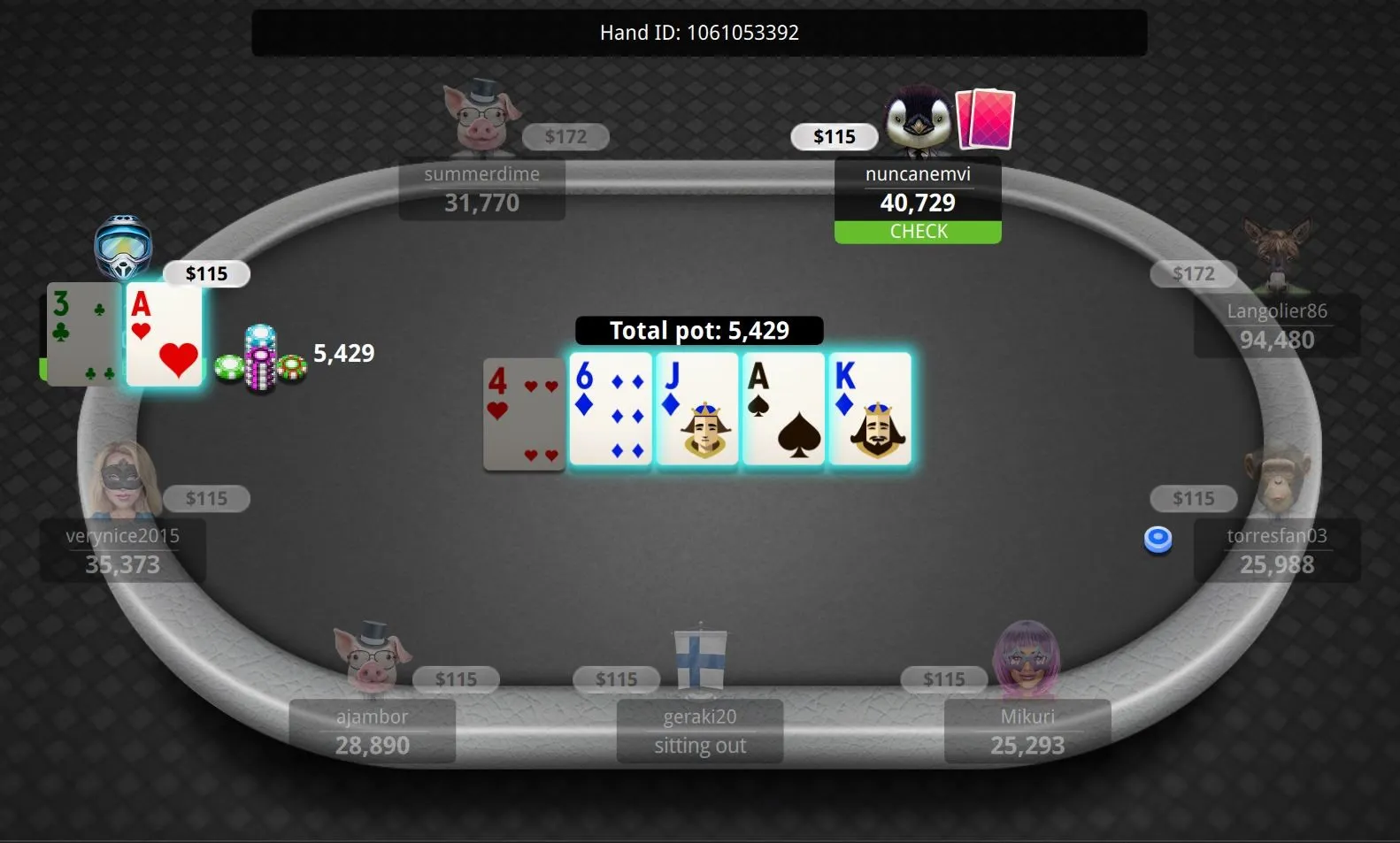
Task: Select Mikuri's player panel
Action: [x=1027, y=731]
